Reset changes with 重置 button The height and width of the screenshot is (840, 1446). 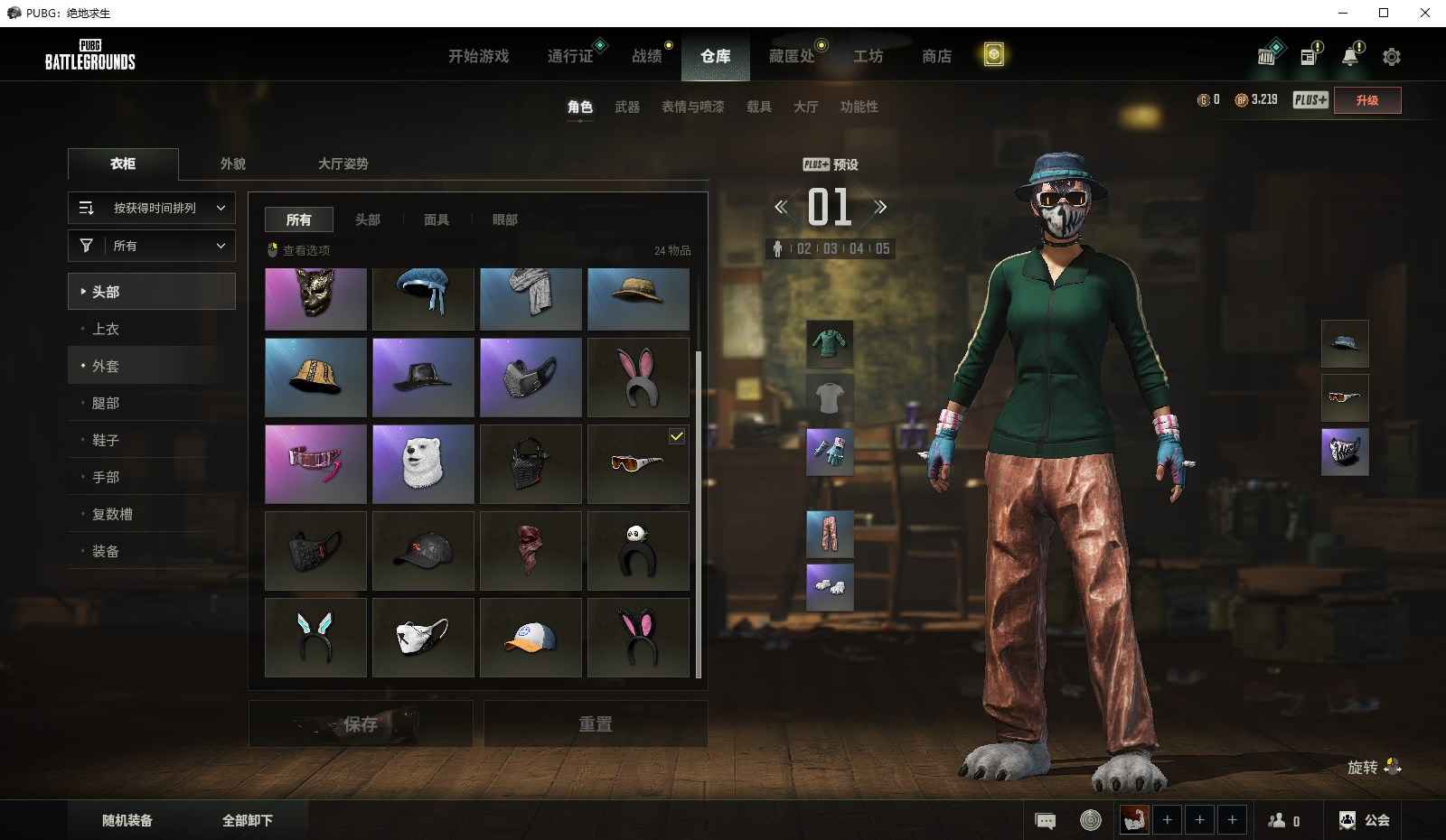point(596,724)
